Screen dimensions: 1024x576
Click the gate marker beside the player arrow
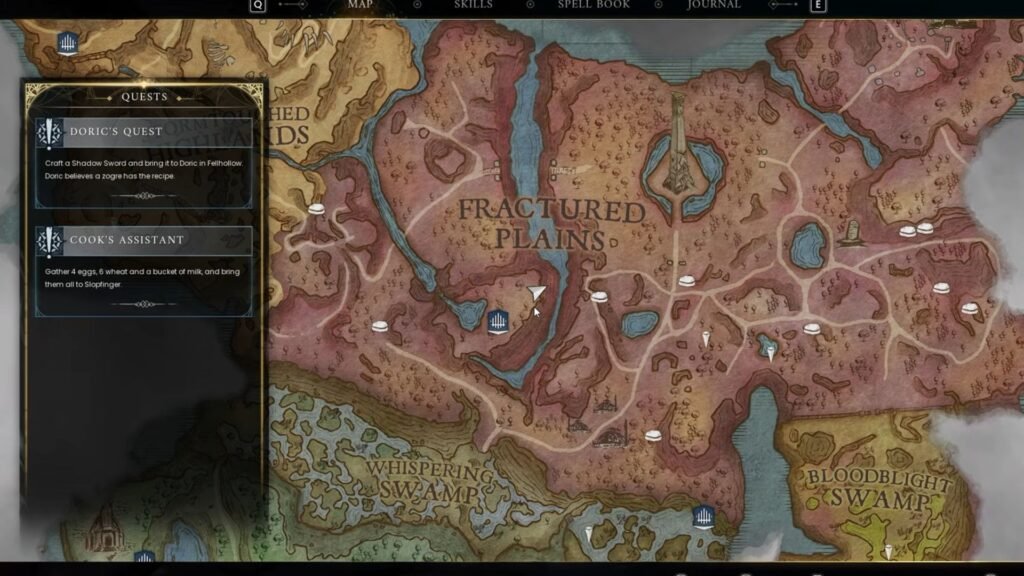[498, 322]
